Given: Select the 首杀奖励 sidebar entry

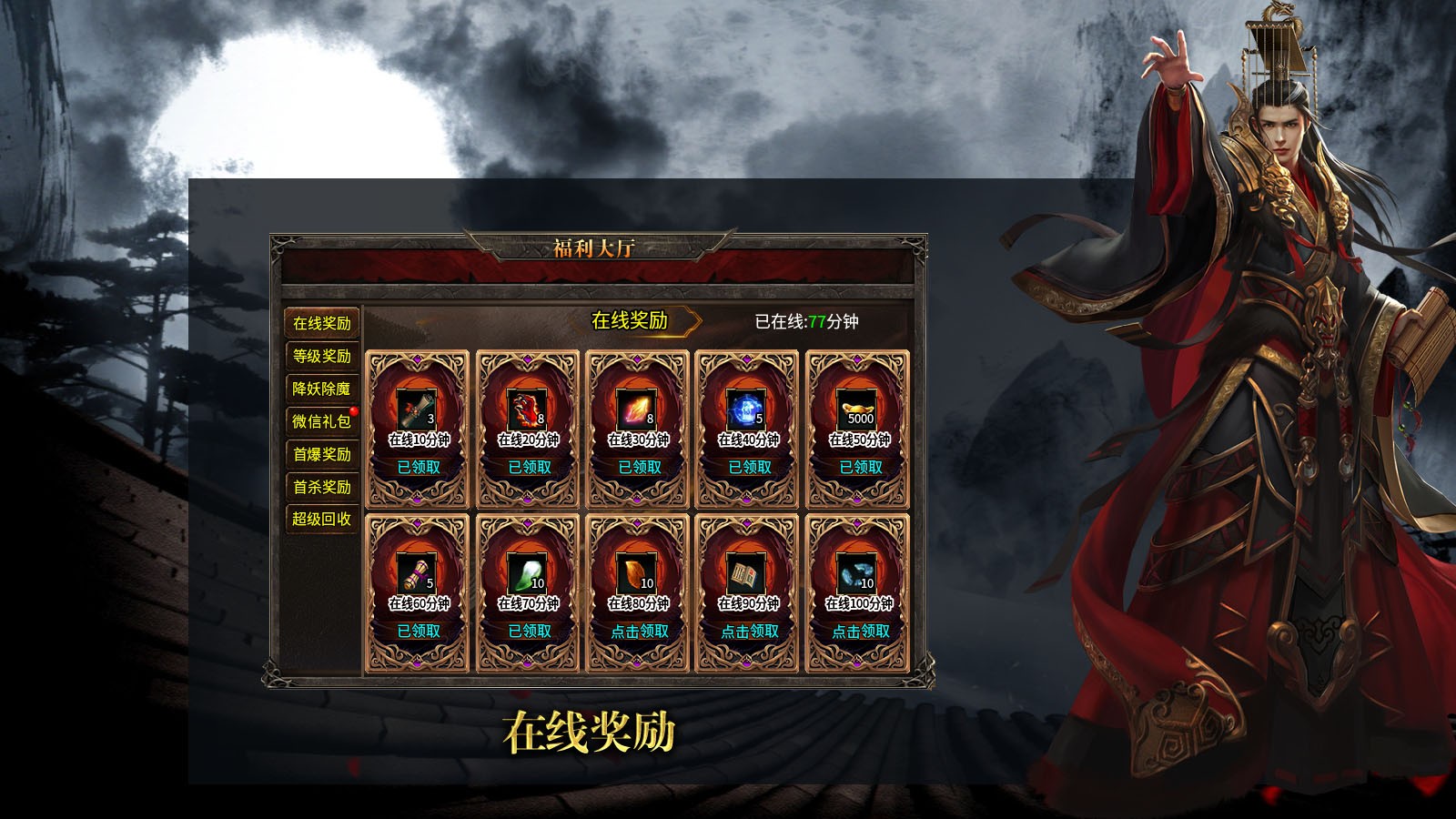Looking at the screenshot, I should pyautogui.click(x=320, y=487).
